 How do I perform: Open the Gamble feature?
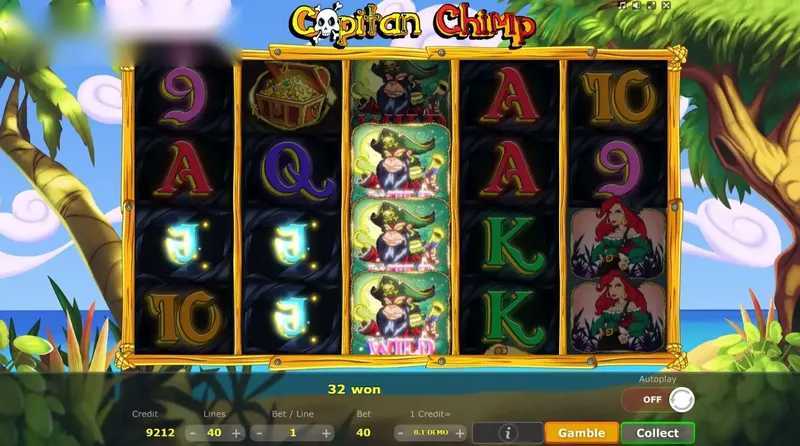581,433
